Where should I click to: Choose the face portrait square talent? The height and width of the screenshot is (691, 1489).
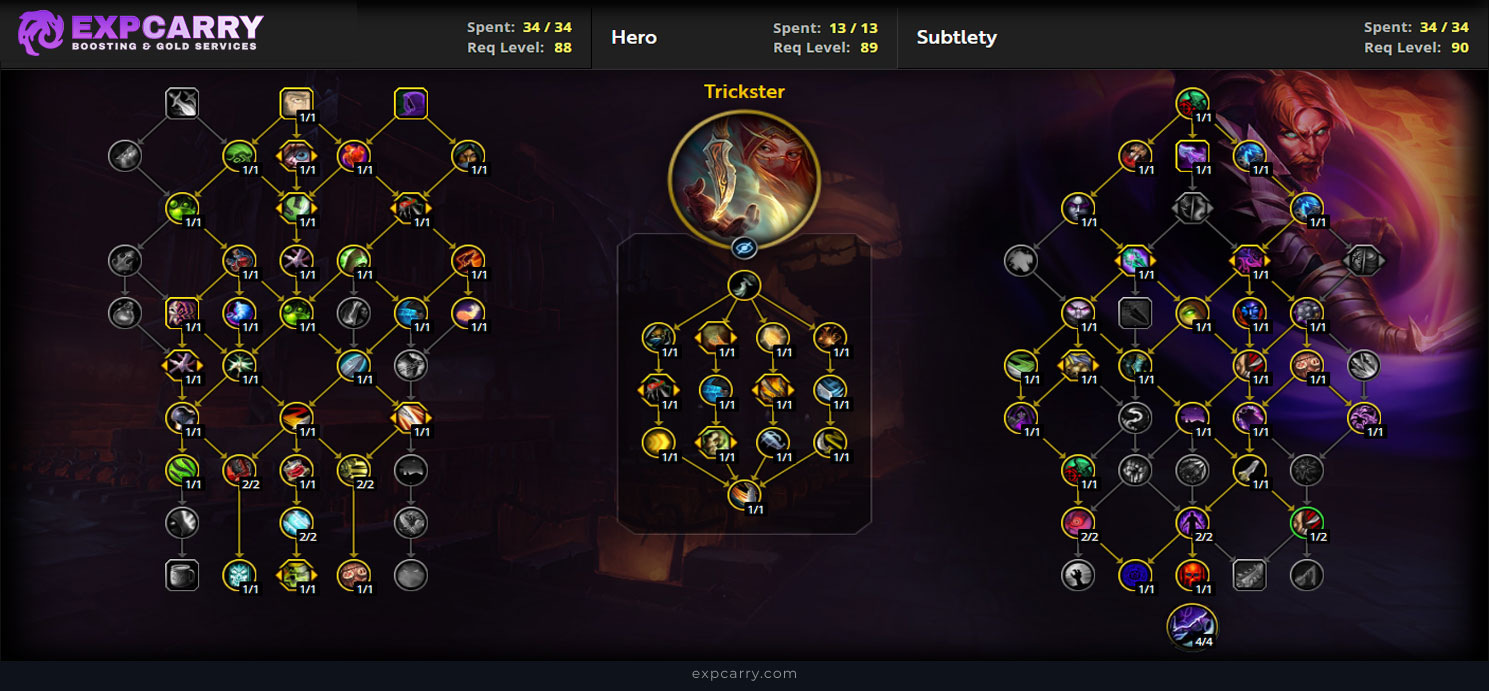pos(297,103)
